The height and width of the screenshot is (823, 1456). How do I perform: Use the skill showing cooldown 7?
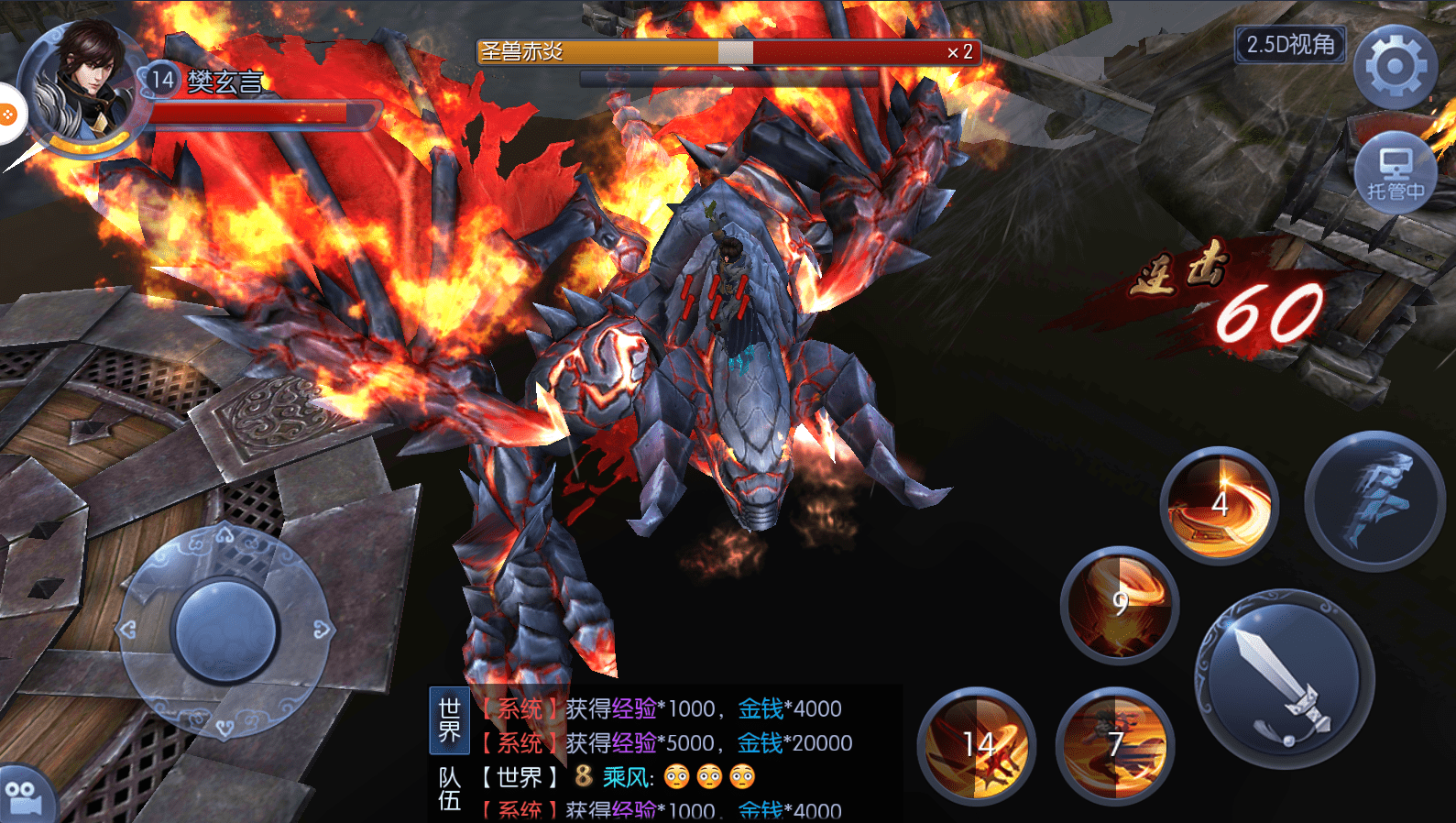tap(1114, 745)
